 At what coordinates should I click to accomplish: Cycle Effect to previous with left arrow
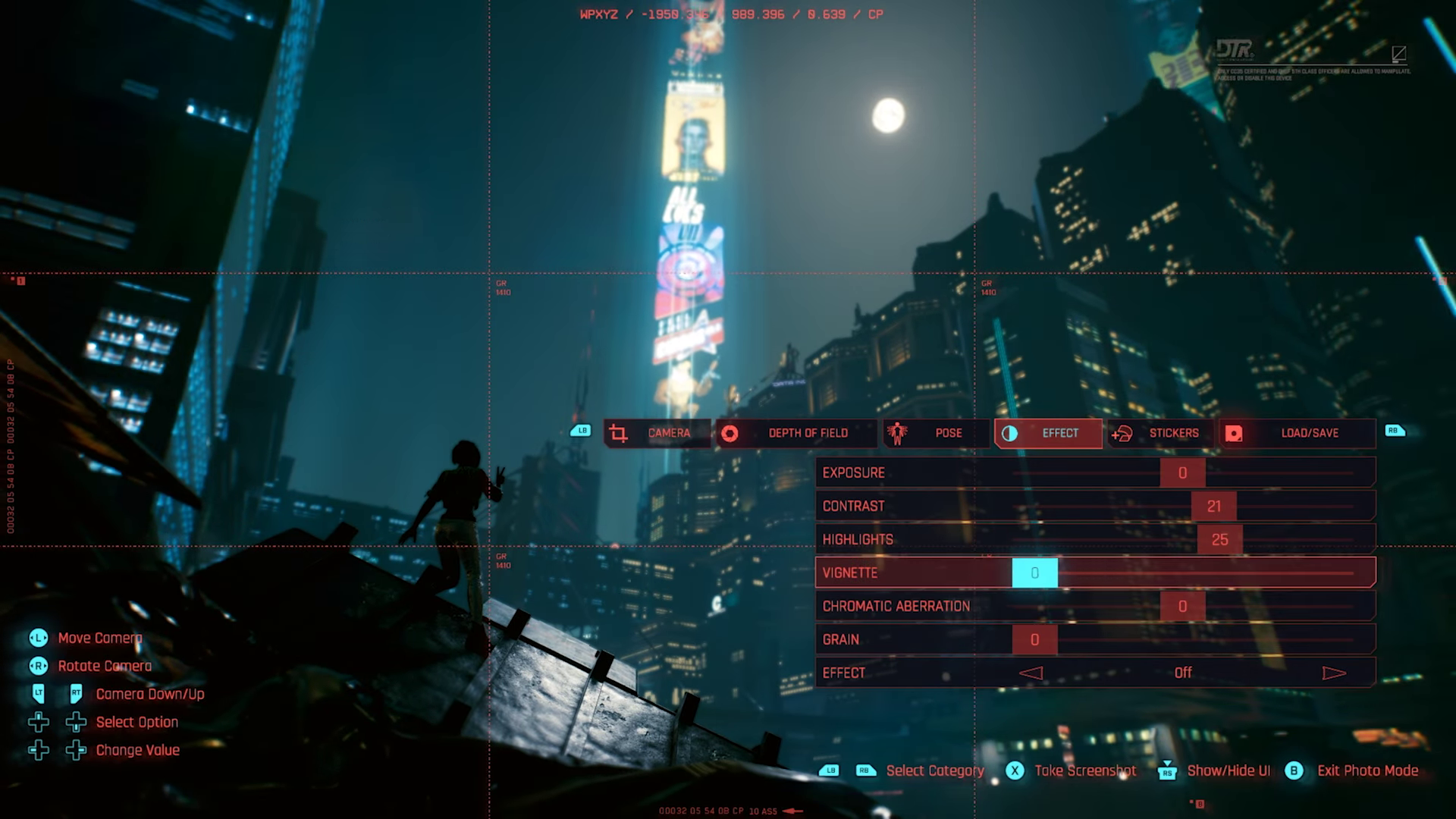click(1031, 673)
